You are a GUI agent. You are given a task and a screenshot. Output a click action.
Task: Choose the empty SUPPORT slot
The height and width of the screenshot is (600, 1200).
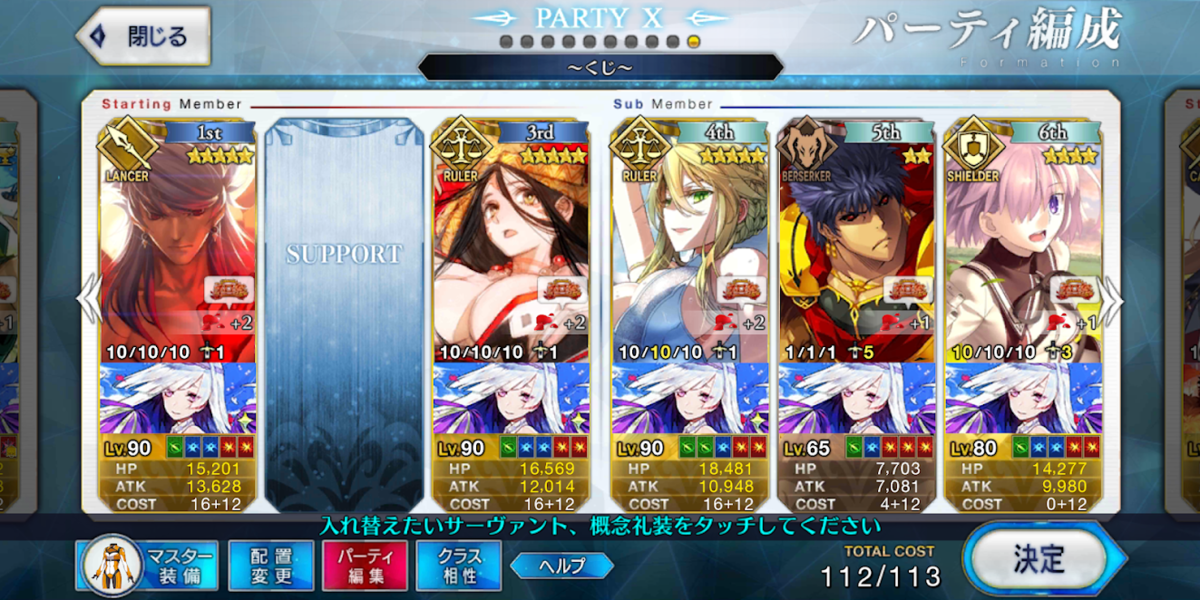tap(344, 300)
